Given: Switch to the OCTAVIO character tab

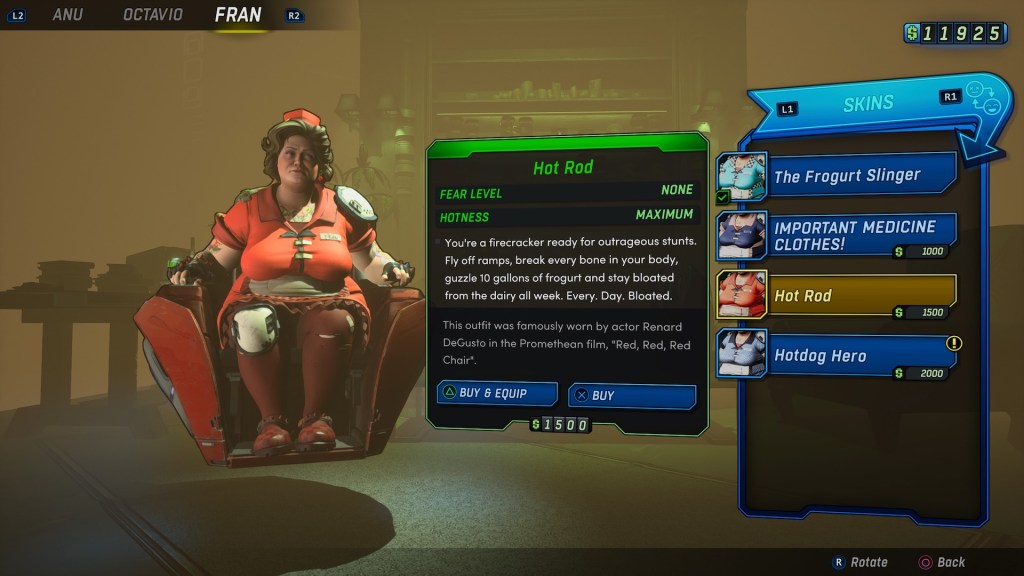Looking at the screenshot, I should tap(152, 15).
